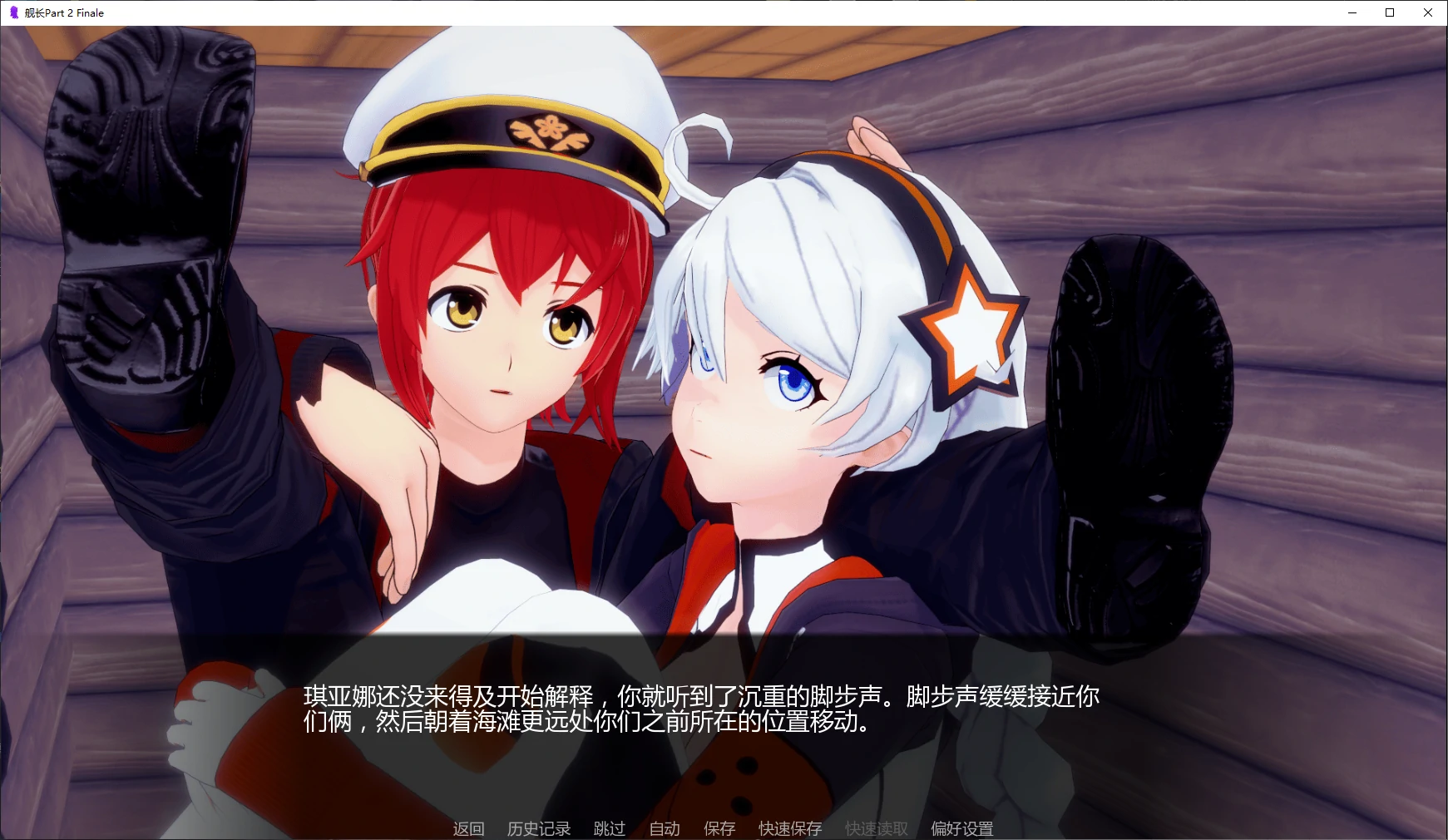1448x840 pixels.
Task: Click 偏好设置 to adjust text speed settings
Action: tap(962, 828)
